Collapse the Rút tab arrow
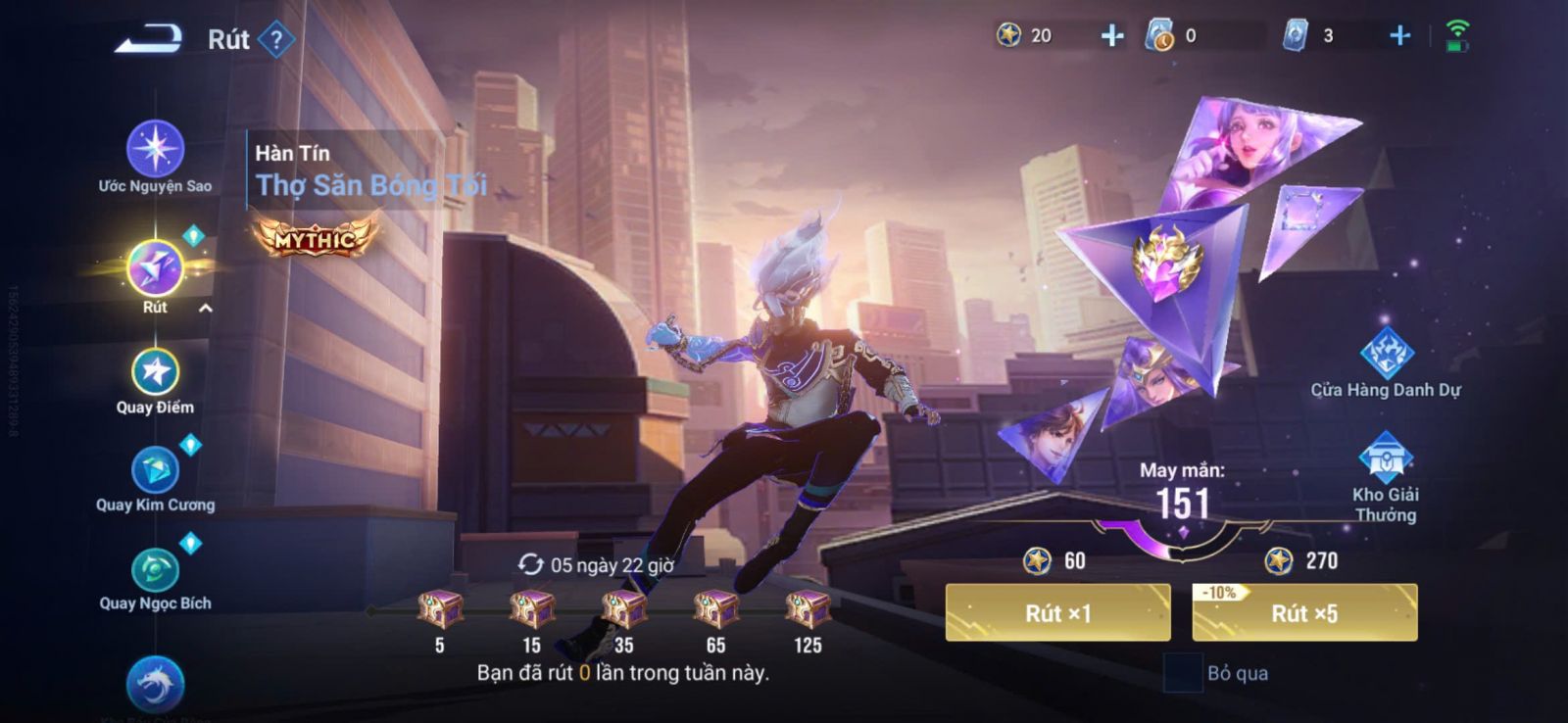This screenshot has width=1568, height=723. click(206, 309)
